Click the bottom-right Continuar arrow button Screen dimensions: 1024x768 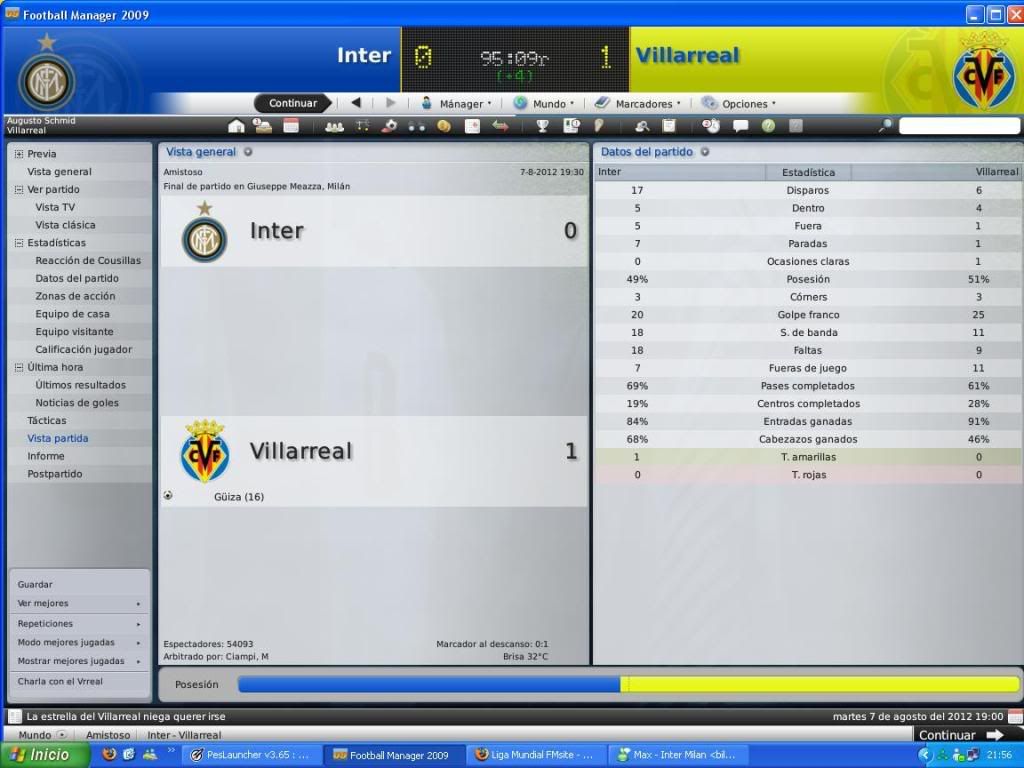click(961, 735)
